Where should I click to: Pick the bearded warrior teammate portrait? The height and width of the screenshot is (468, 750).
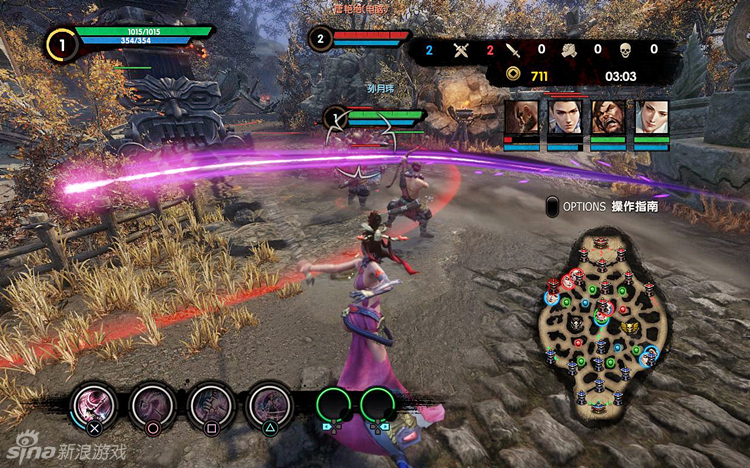[x=607, y=119]
